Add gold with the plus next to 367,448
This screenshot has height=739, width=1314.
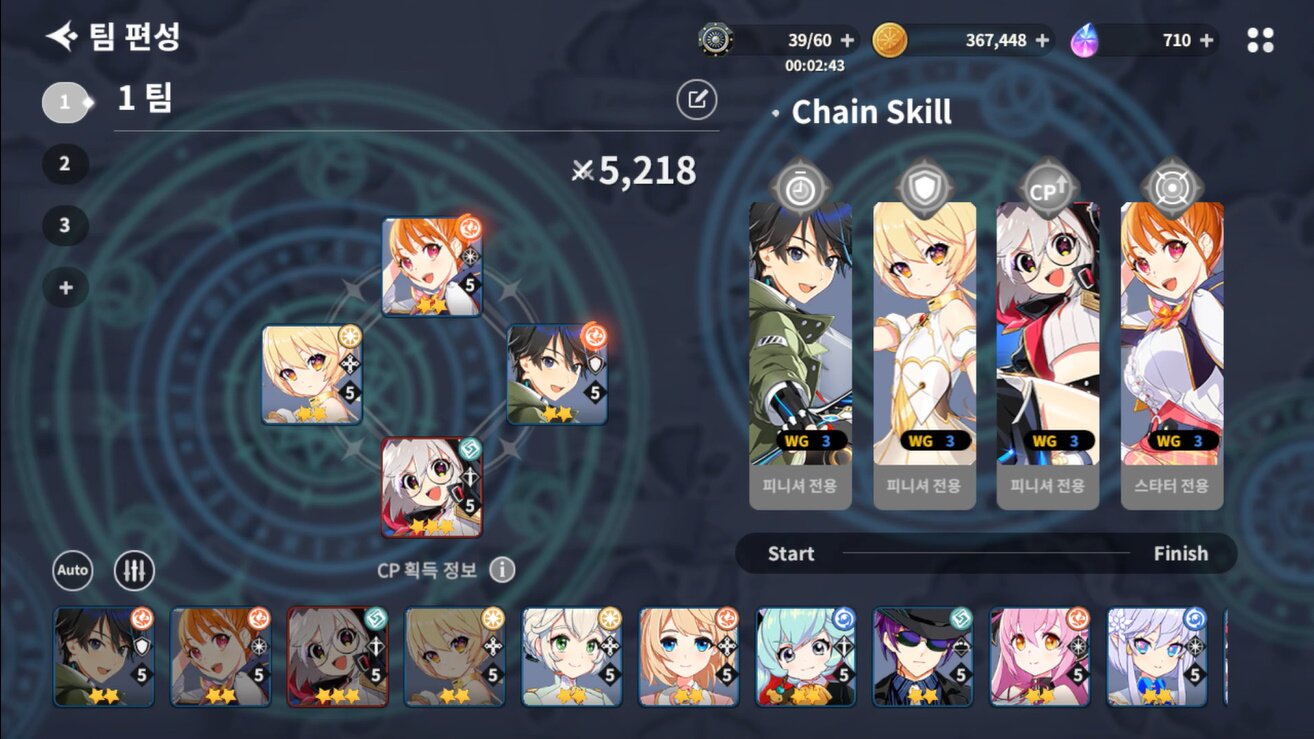point(1042,40)
